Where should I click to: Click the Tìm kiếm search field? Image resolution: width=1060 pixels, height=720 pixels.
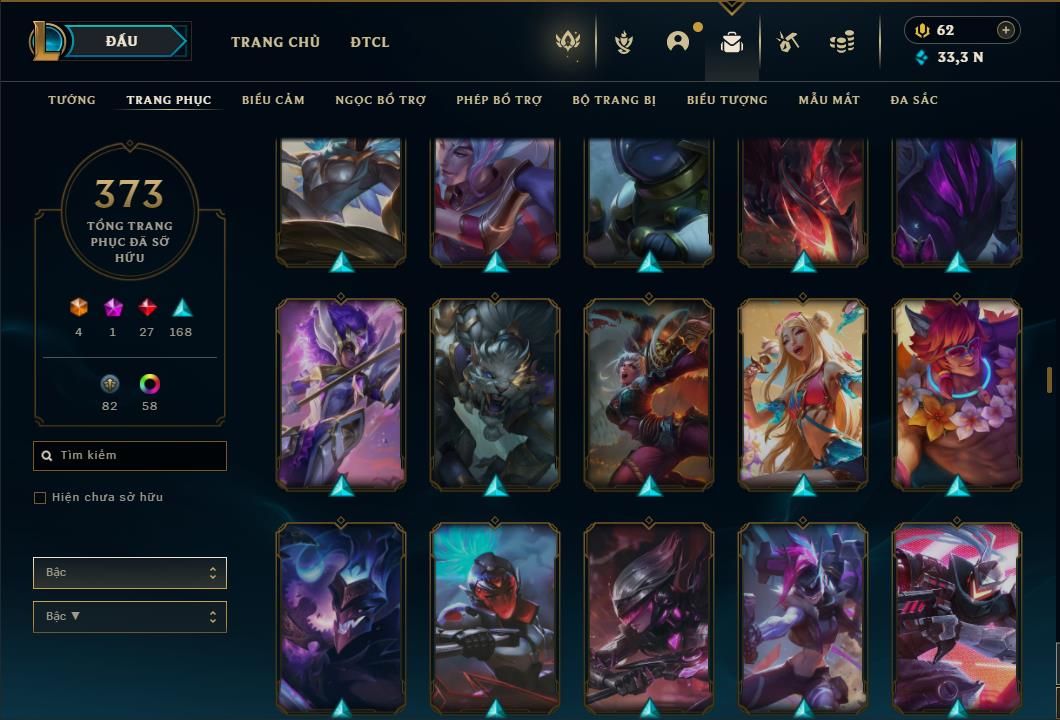pos(130,456)
